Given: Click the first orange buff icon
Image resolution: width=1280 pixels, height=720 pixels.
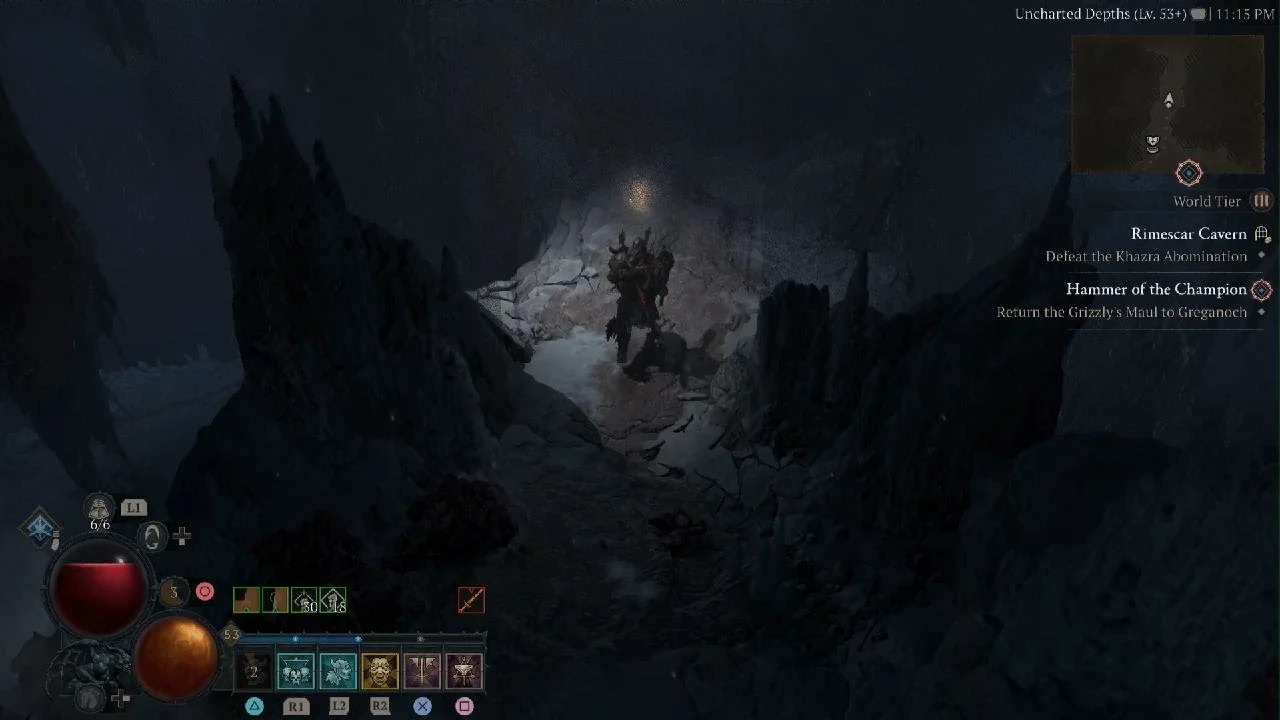Looking at the screenshot, I should (246, 600).
